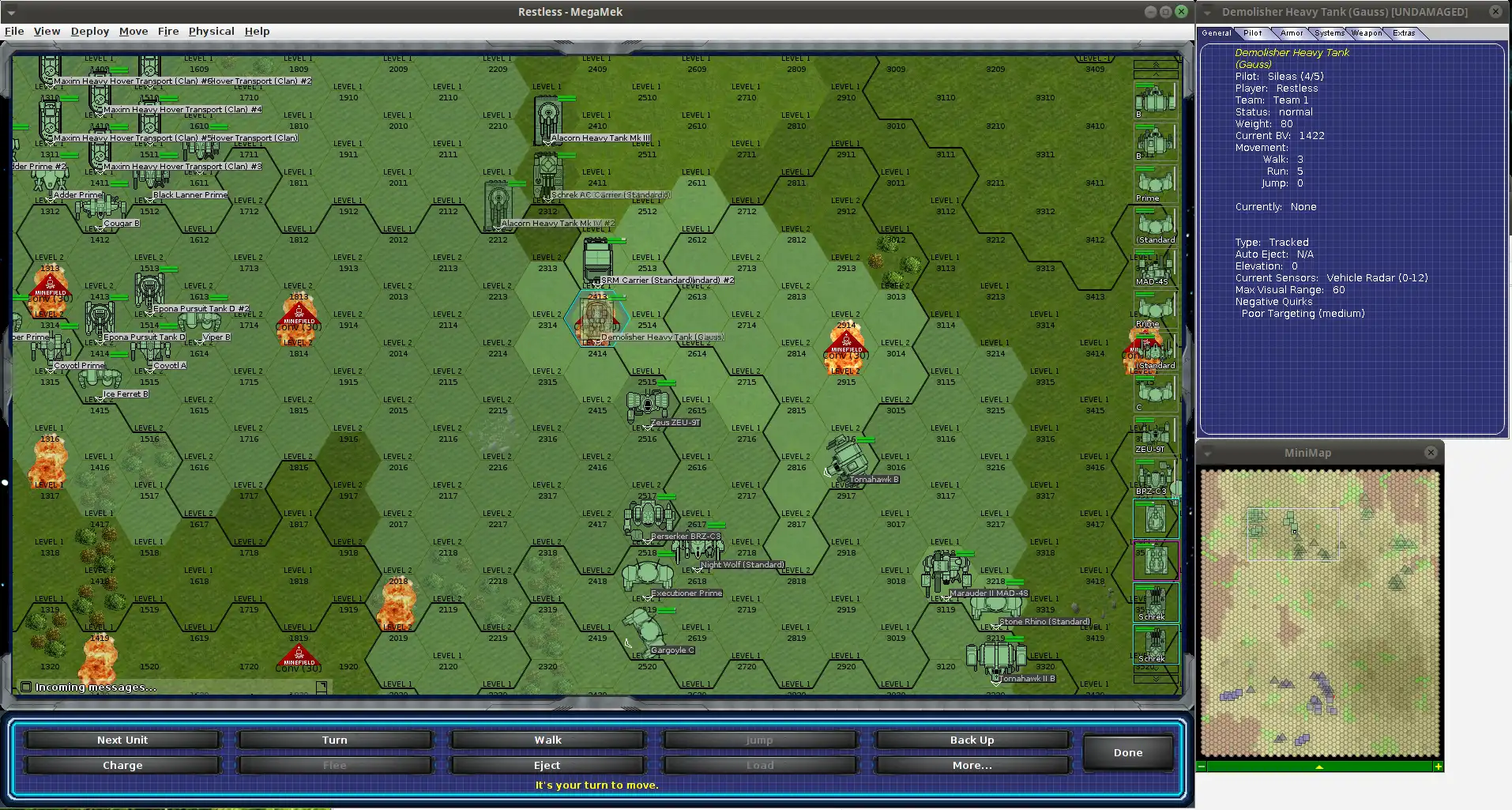Choose the Walk movement command
Image resolution: width=1512 pixels, height=810 pixels.
click(547, 740)
